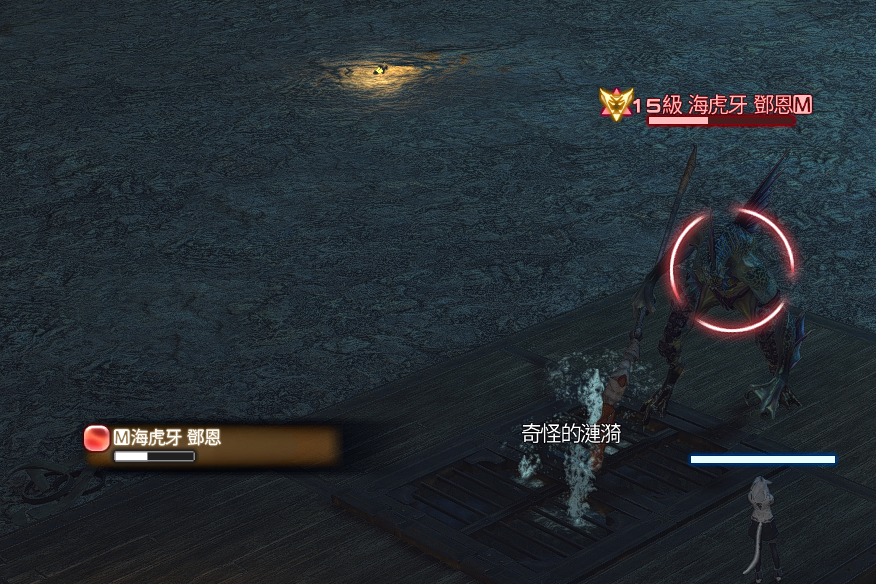This screenshot has height=584, width=876.
Task: Click the 奇怪的漣漪 name label
Action: 571,433
